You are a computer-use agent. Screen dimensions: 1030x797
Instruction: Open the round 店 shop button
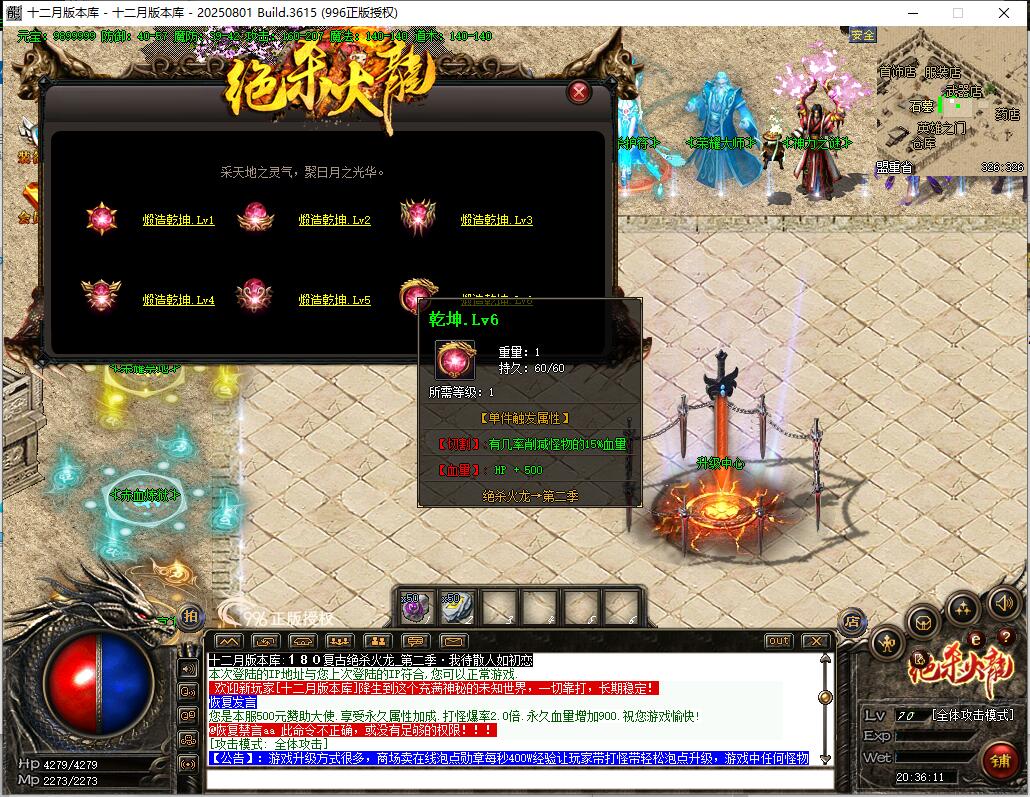852,622
